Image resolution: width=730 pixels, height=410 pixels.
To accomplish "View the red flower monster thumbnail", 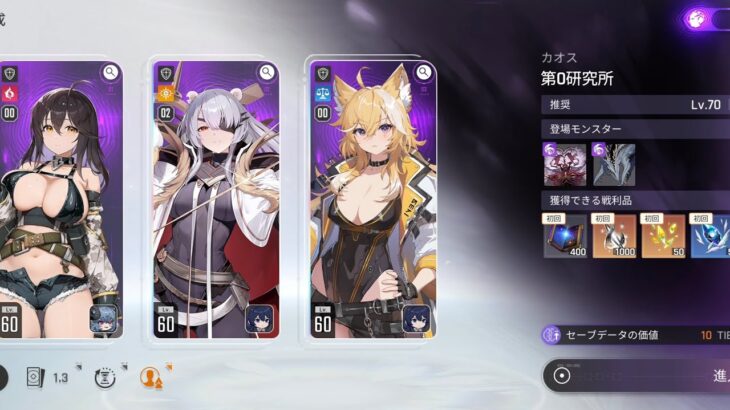I will click(x=564, y=165).
